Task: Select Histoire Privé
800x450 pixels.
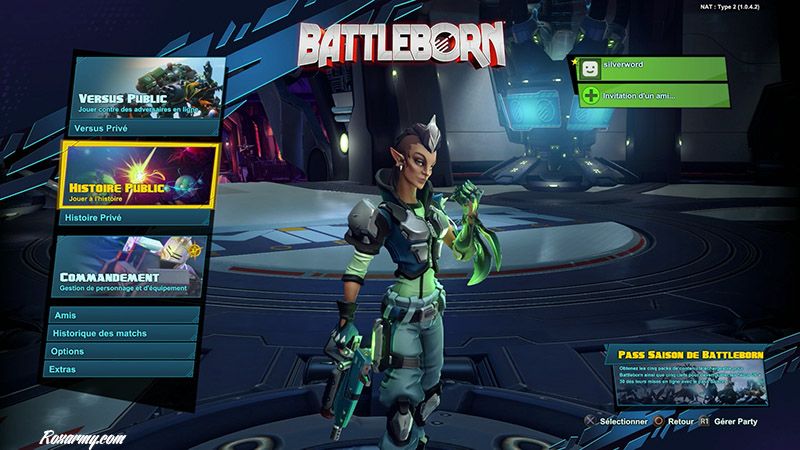Action: (x=140, y=216)
